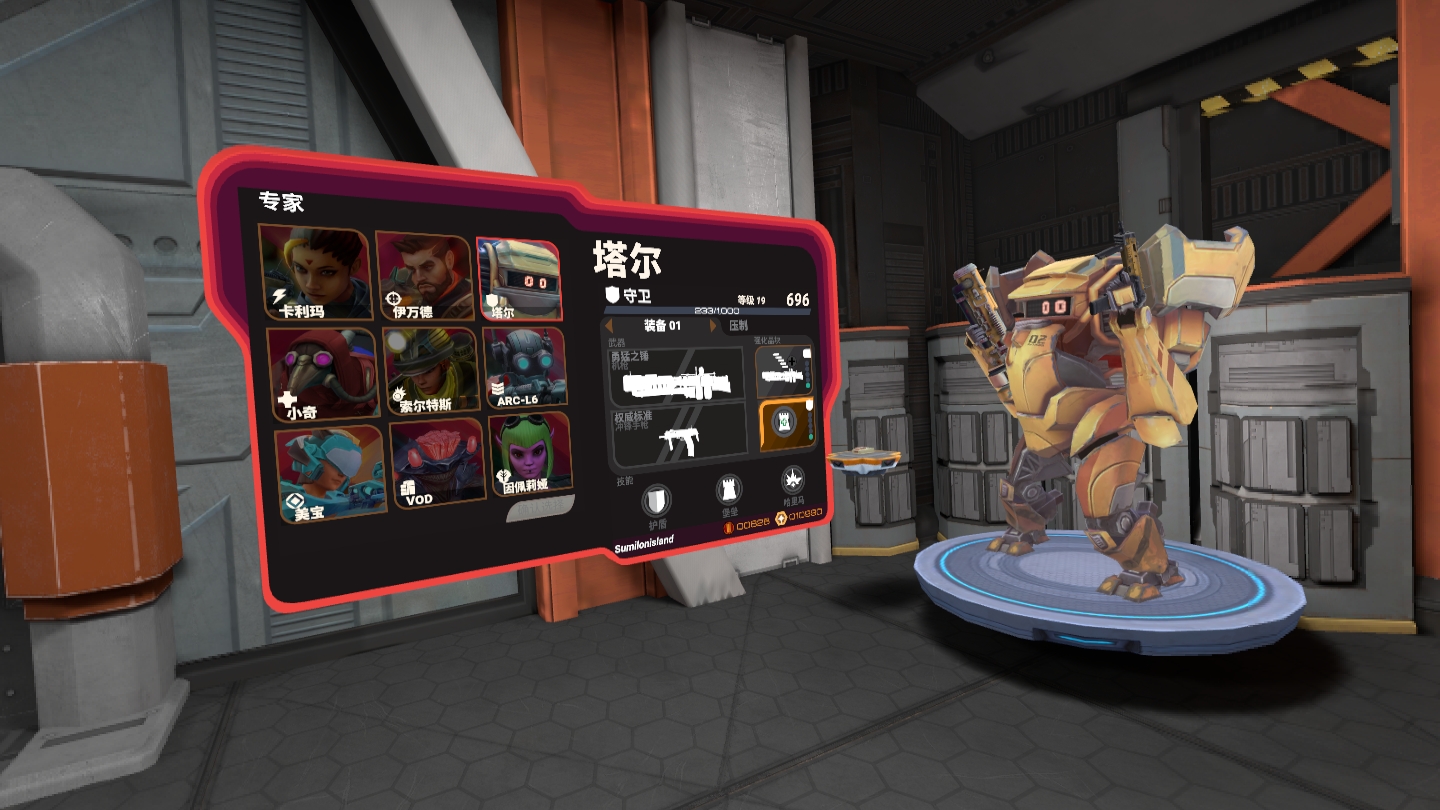Click the rank stripes icon on ARC-L6's portrait
The height and width of the screenshot is (810, 1440).
498,390
